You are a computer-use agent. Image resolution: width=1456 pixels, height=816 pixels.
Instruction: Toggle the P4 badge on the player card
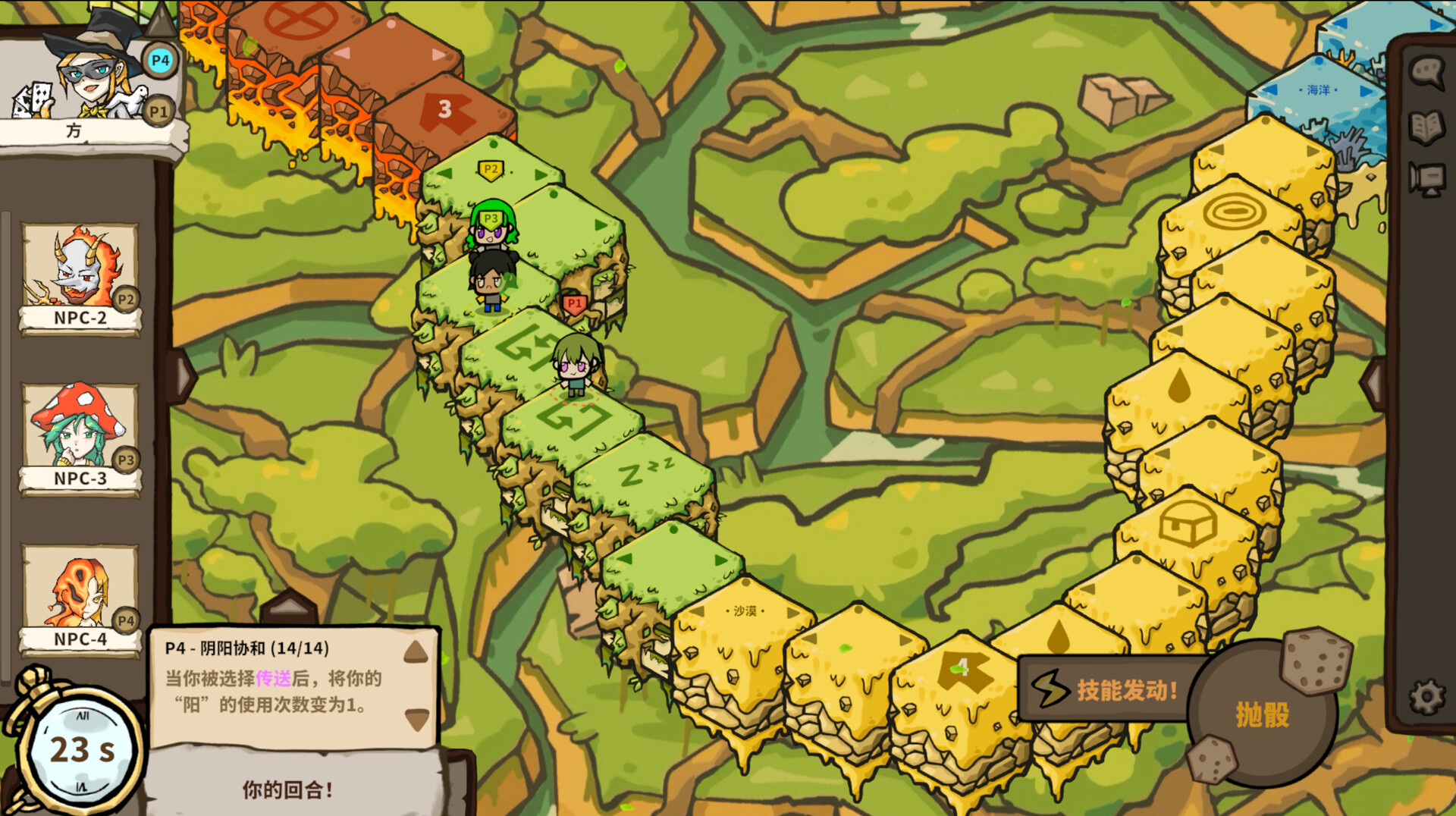pos(161,60)
